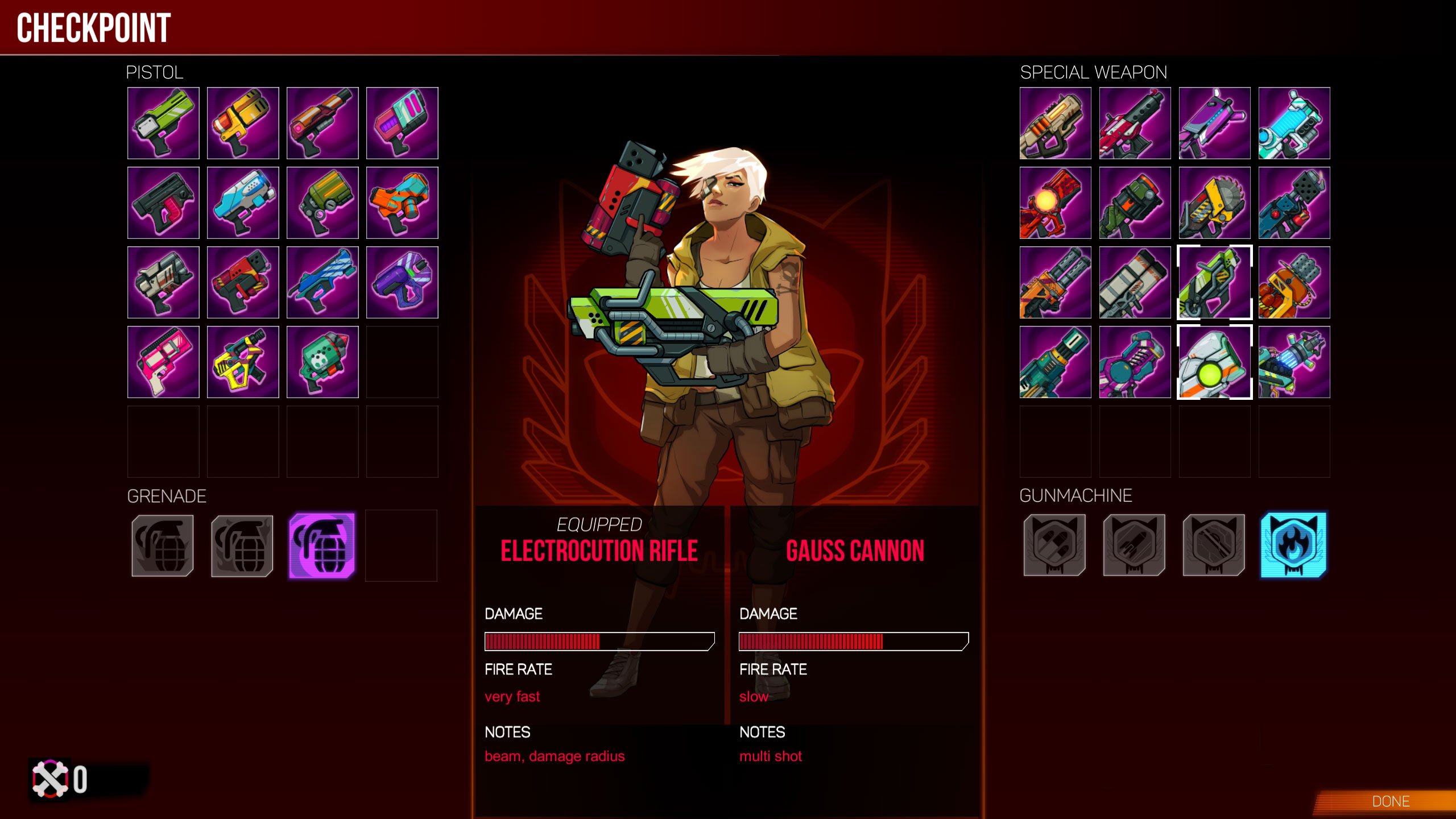Select the yellow-and-orange water pistol
Viewport: 1456px width, 819px height.
(243, 123)
